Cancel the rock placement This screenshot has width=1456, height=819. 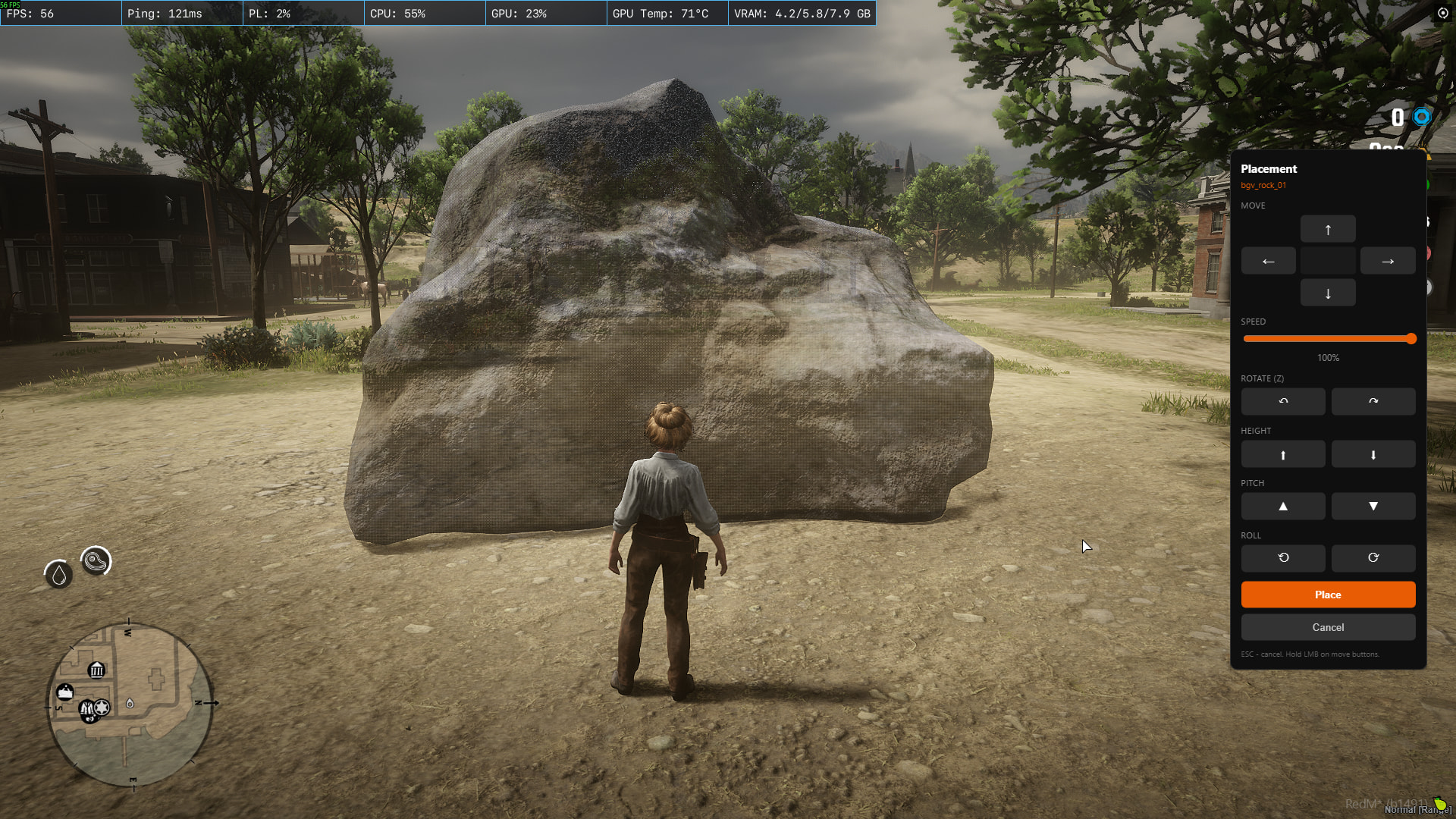[1328, 627]
